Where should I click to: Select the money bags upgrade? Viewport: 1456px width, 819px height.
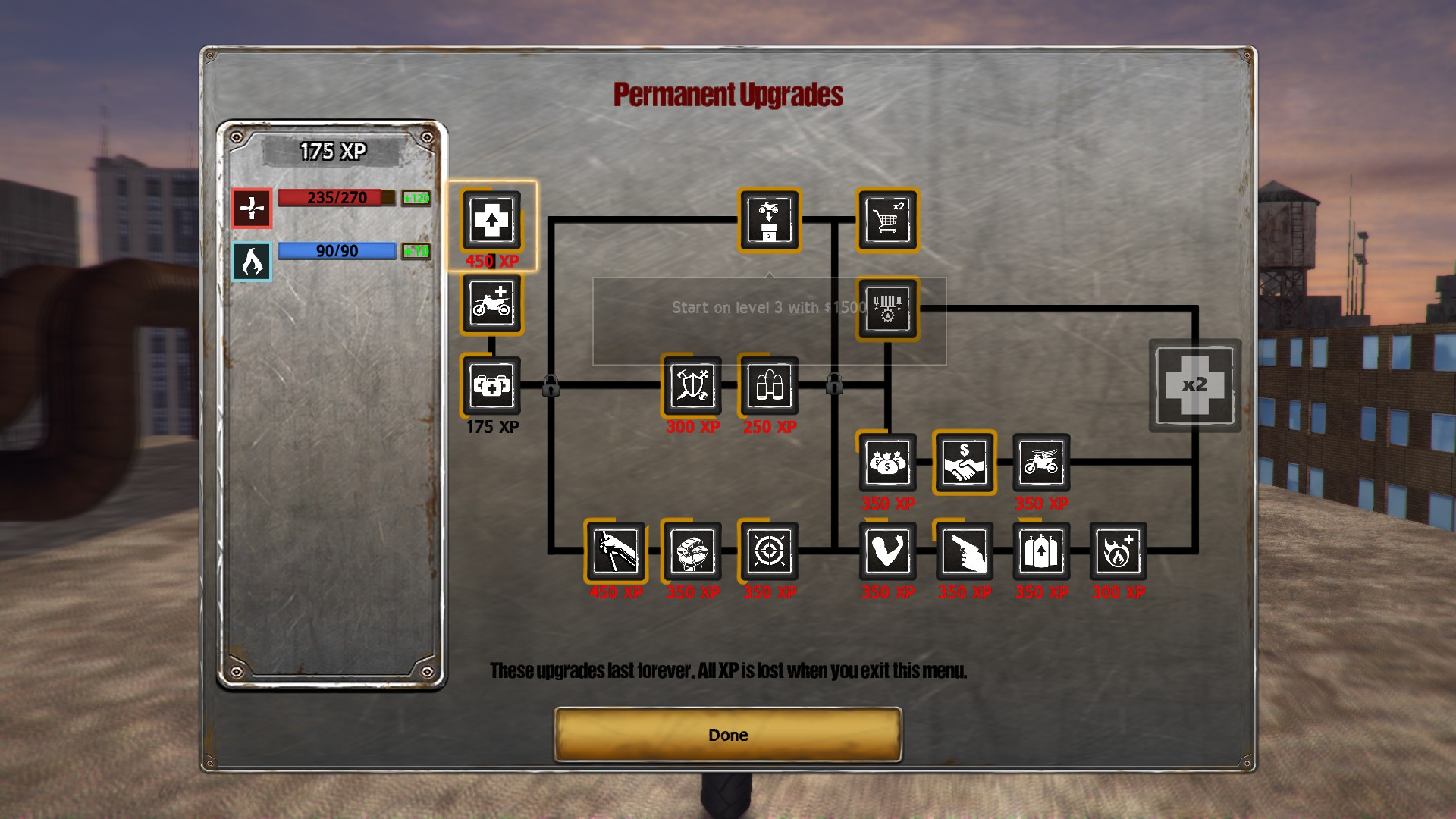887,463
